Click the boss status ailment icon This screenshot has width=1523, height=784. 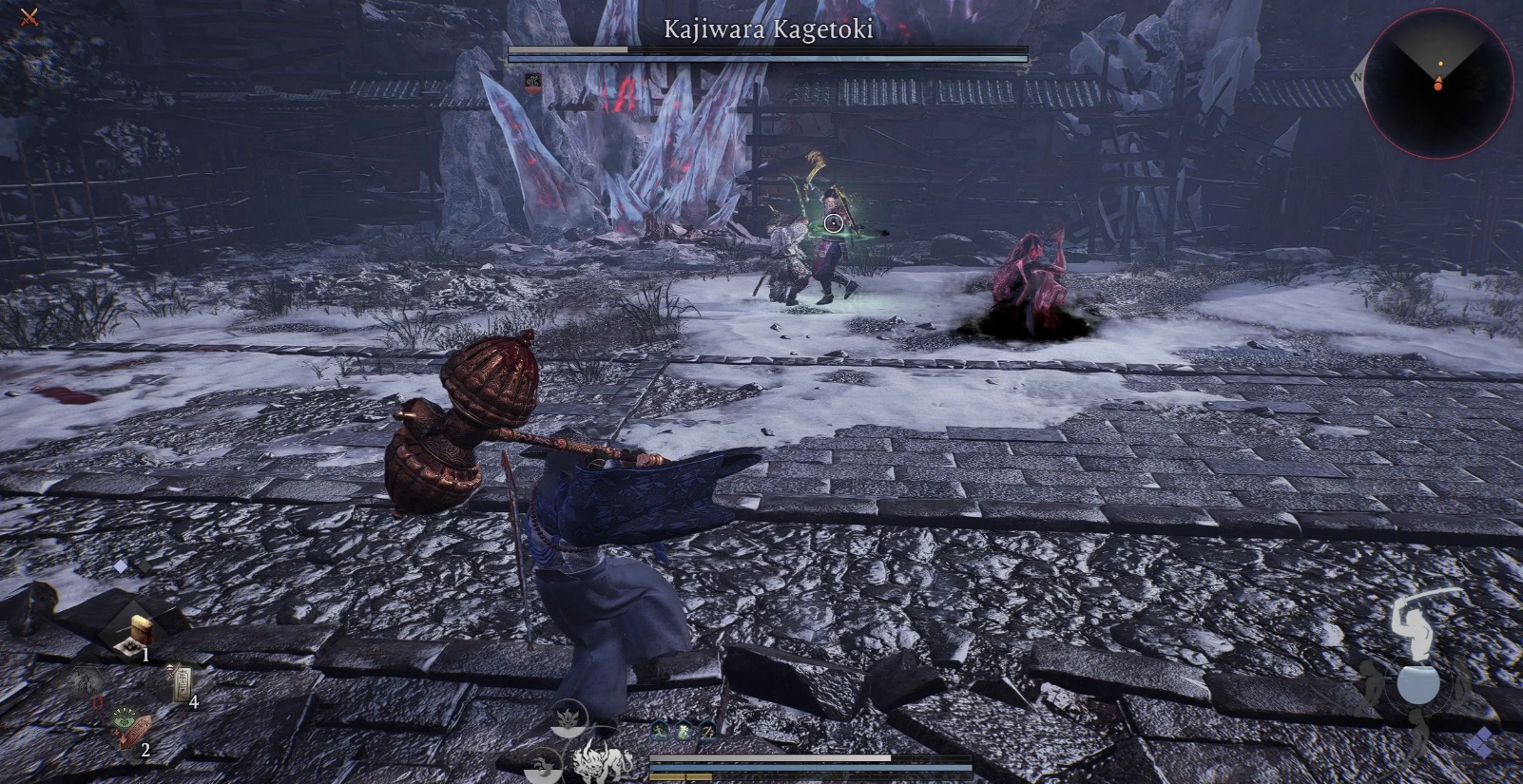(533, 84)
